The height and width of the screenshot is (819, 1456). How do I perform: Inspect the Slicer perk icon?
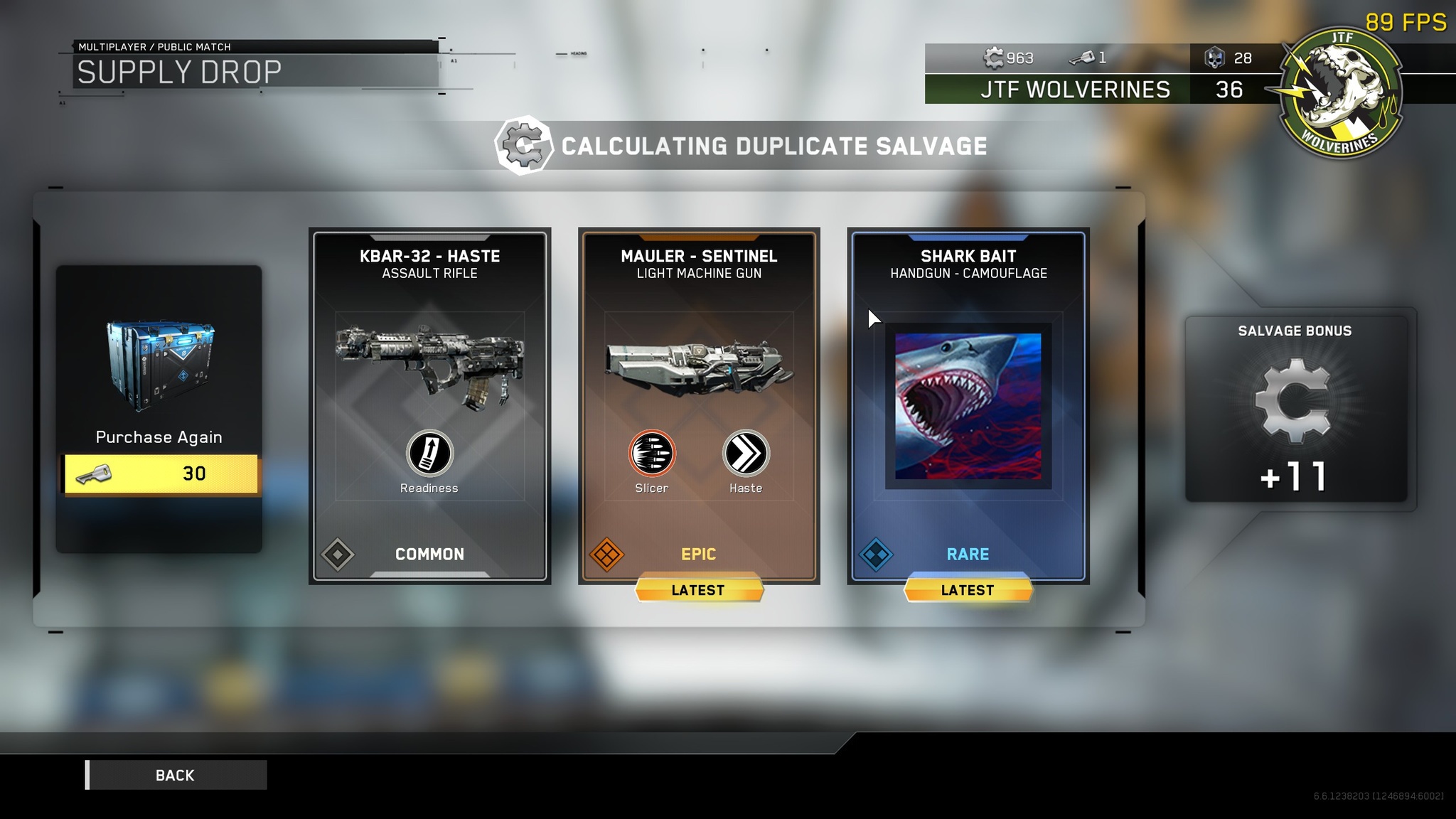(652, 454)
